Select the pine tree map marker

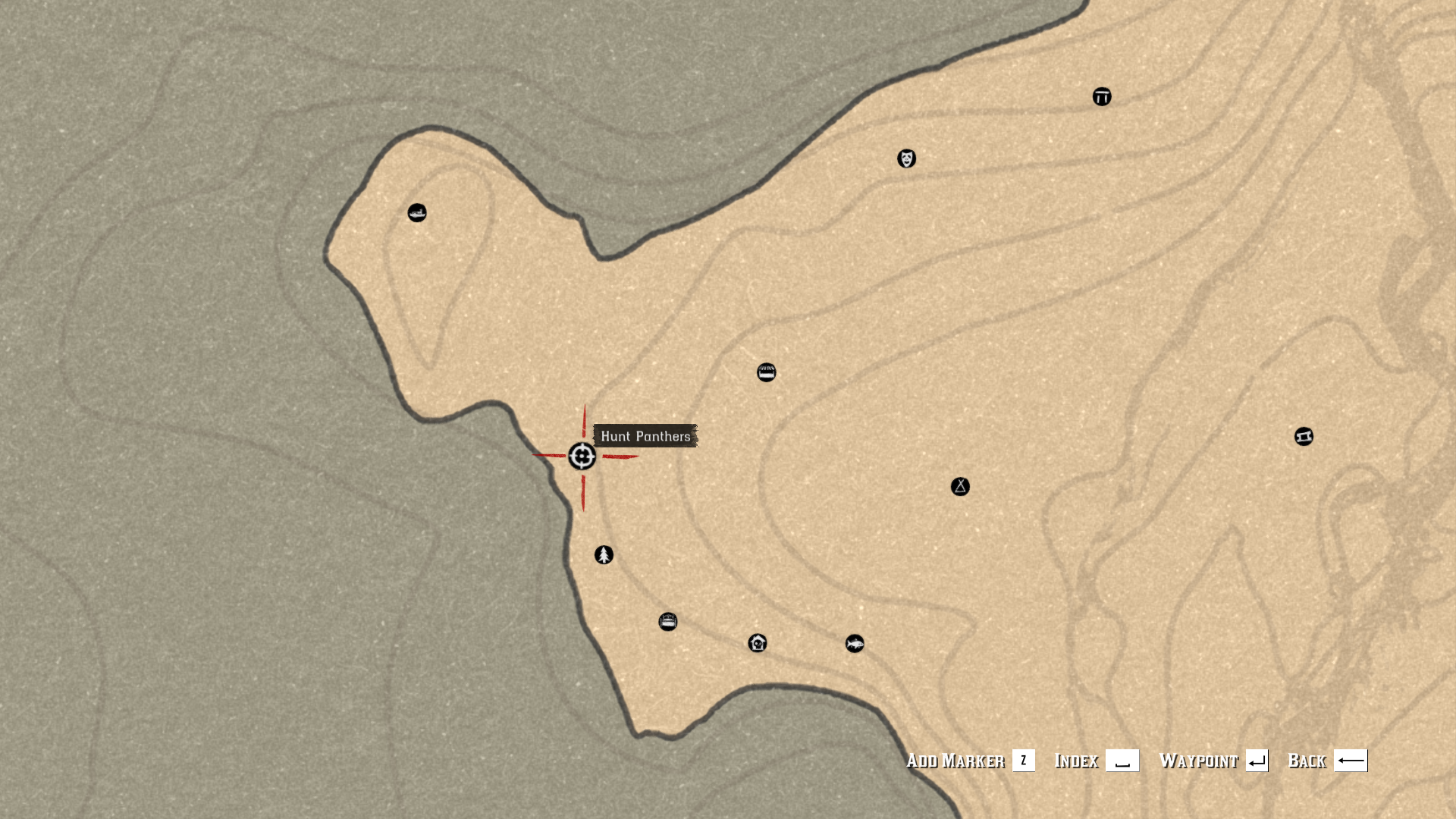click(604, 555)
